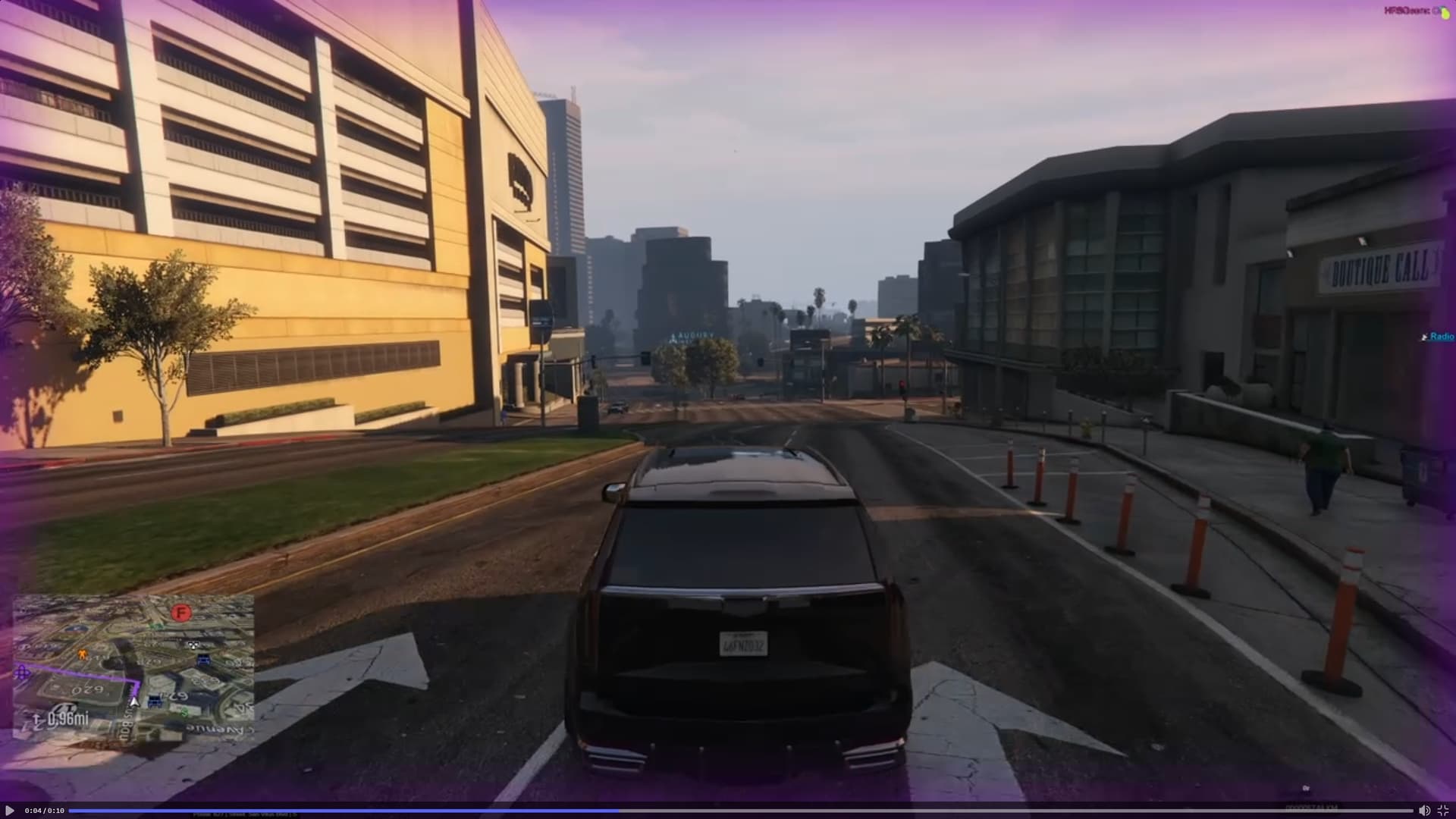
Task: Toggle fullscreen using the expand icon
Action: pos(1445,811)
